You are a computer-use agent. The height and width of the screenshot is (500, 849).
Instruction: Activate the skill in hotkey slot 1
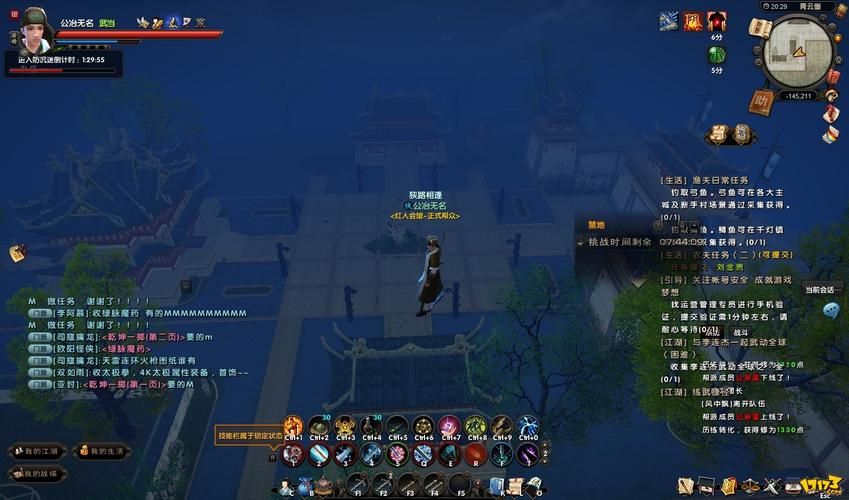tap(293, 455)
